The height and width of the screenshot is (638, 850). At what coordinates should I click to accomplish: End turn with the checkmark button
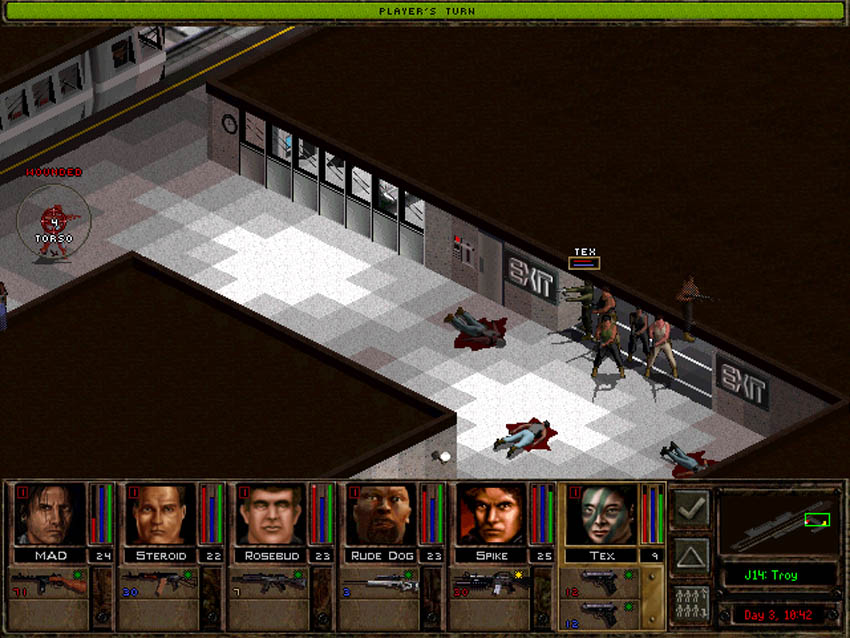[x=691, y=508]
